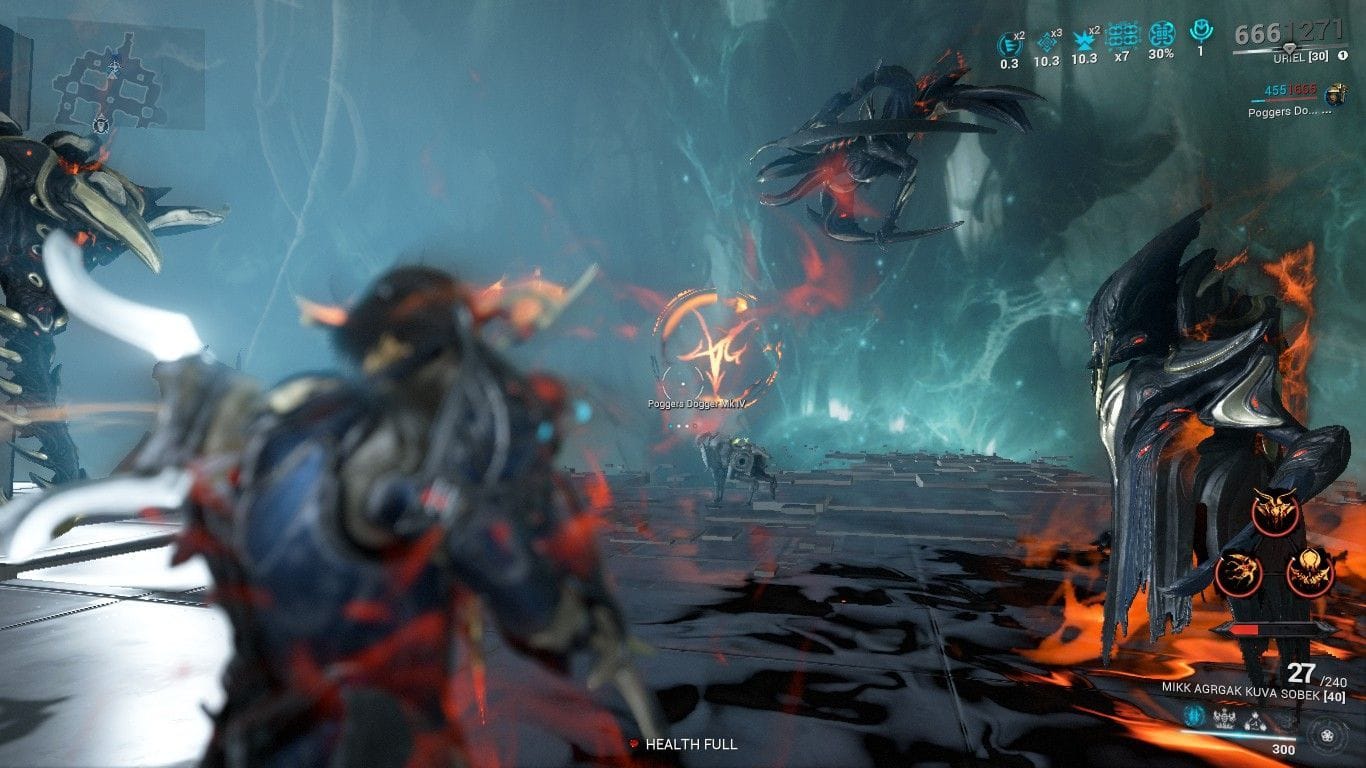Click the x3 hexagonal buff icon
The image size is (1366, 768).
[1047, 40]
